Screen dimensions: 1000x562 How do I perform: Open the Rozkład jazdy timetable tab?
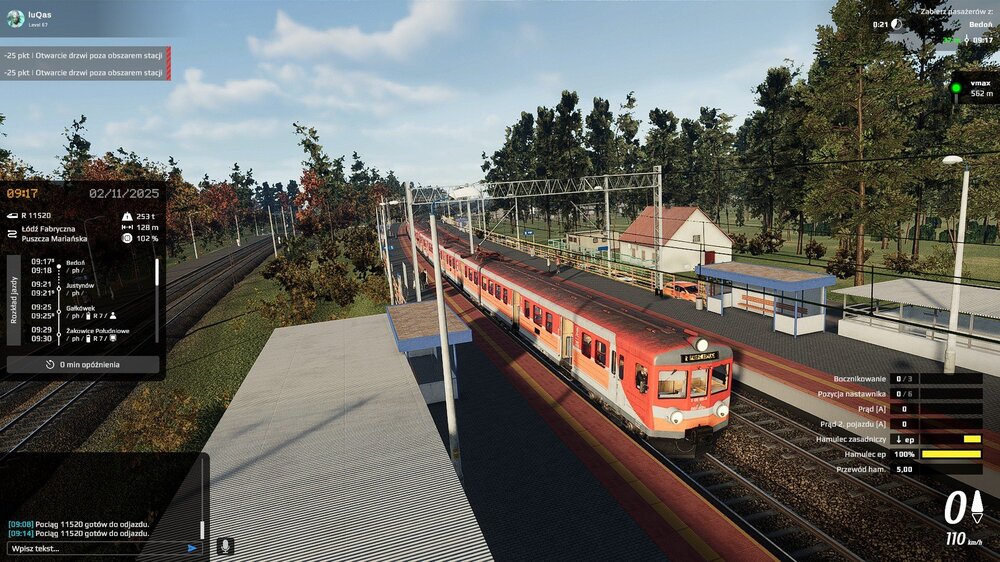pos(14,300)
